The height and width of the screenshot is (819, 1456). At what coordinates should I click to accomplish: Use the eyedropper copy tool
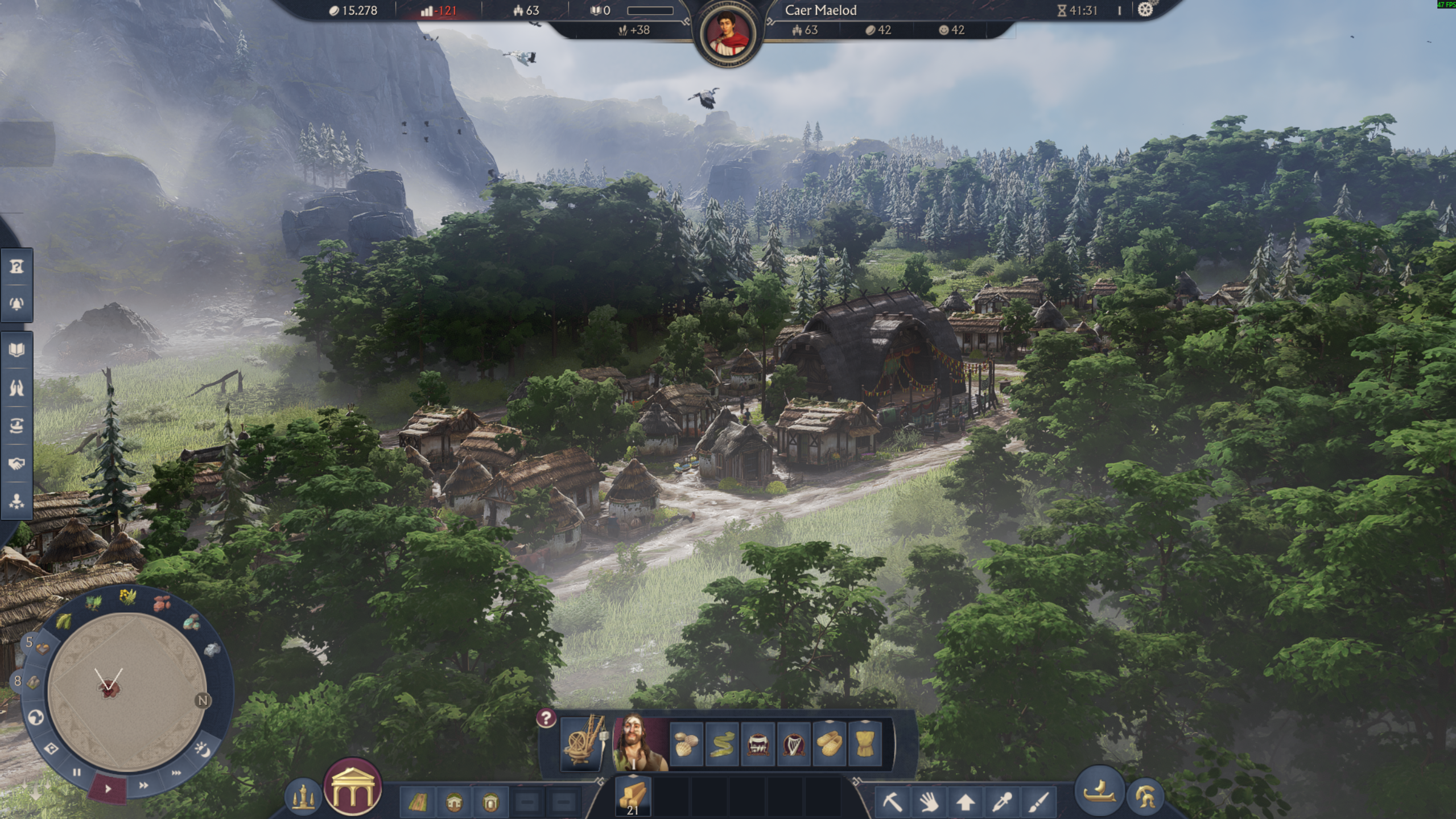[x=1001, y=802]
